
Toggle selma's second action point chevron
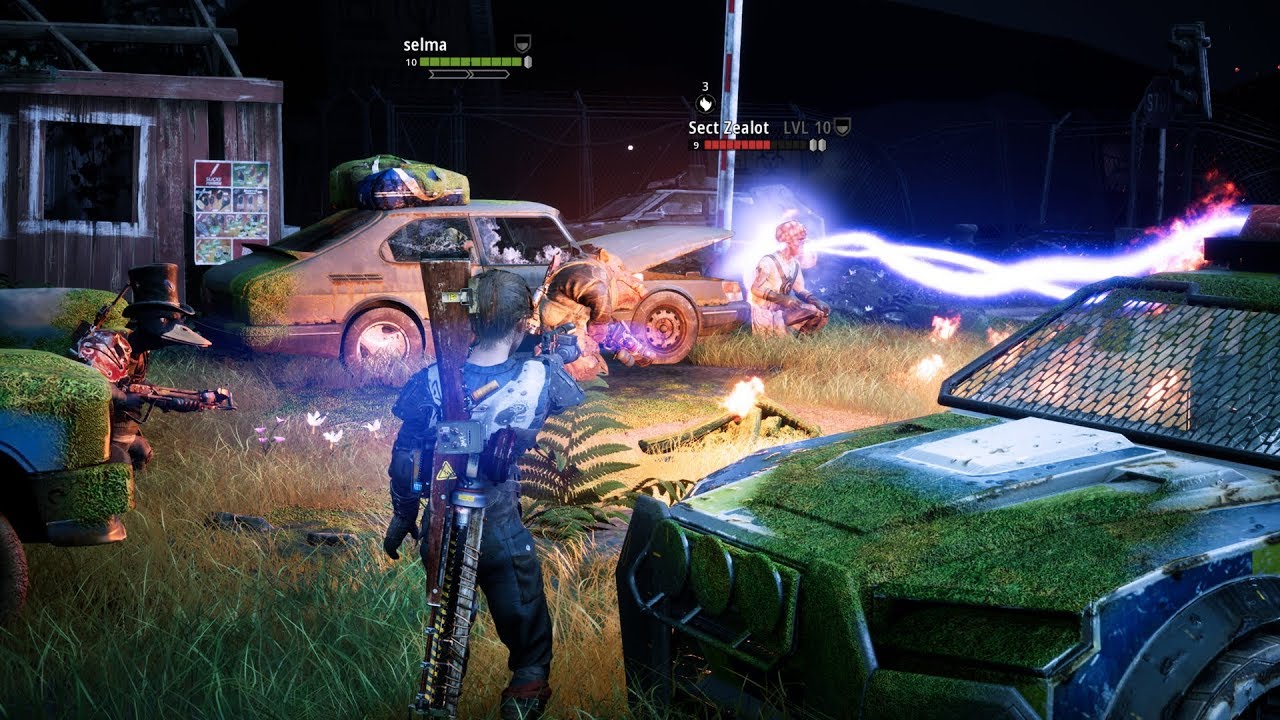[490, 74]
